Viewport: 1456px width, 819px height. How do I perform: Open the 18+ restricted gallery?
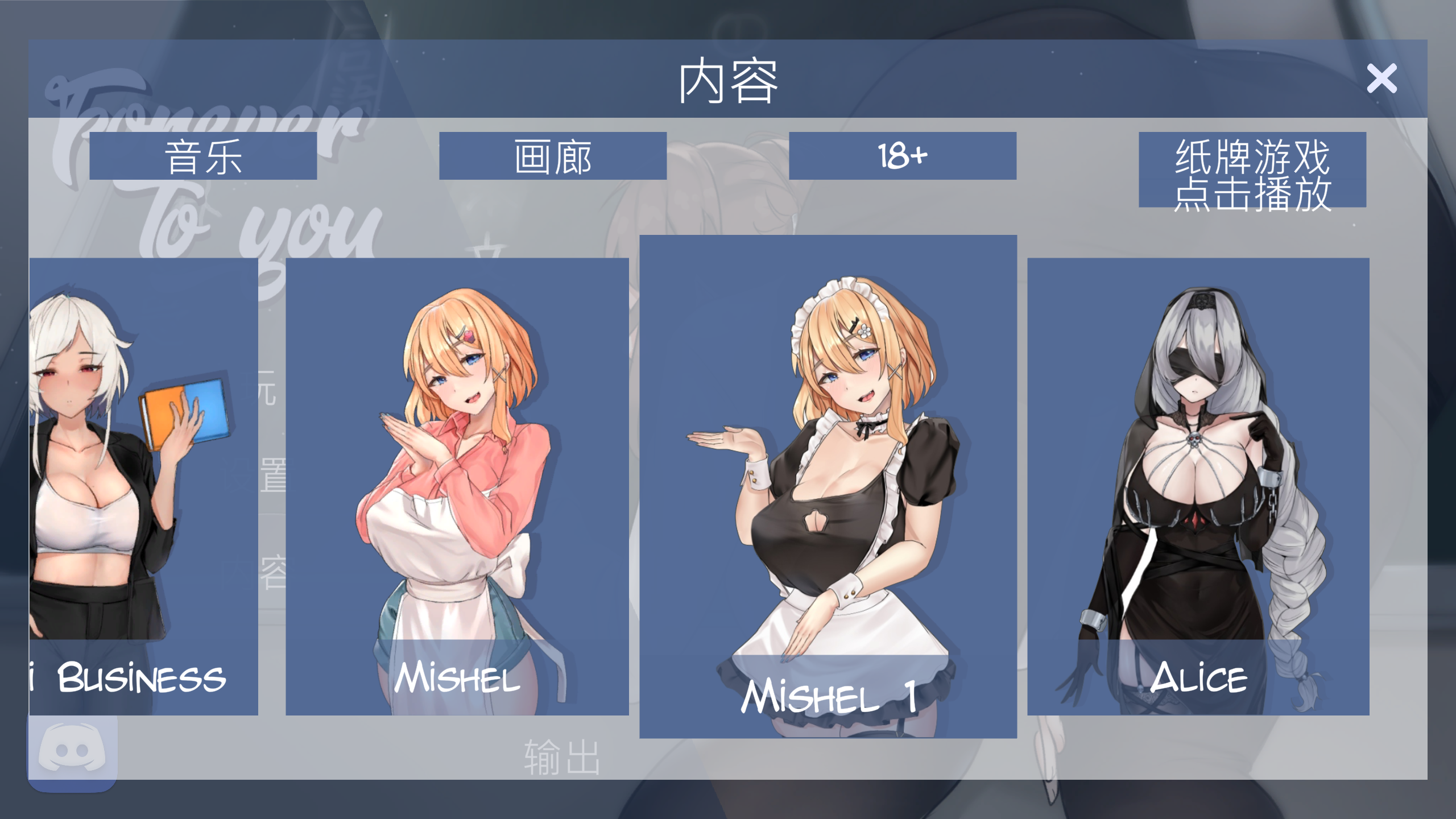click(901, 158)
